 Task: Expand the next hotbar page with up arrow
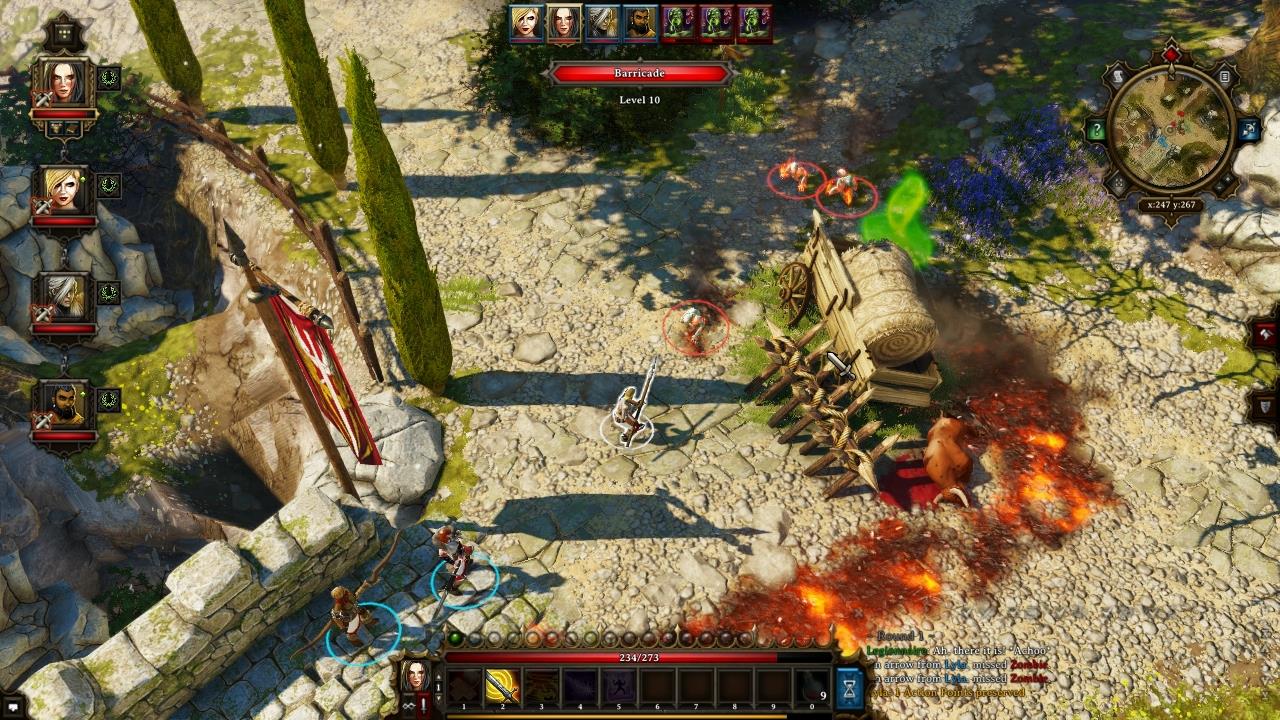click(437, 675)
